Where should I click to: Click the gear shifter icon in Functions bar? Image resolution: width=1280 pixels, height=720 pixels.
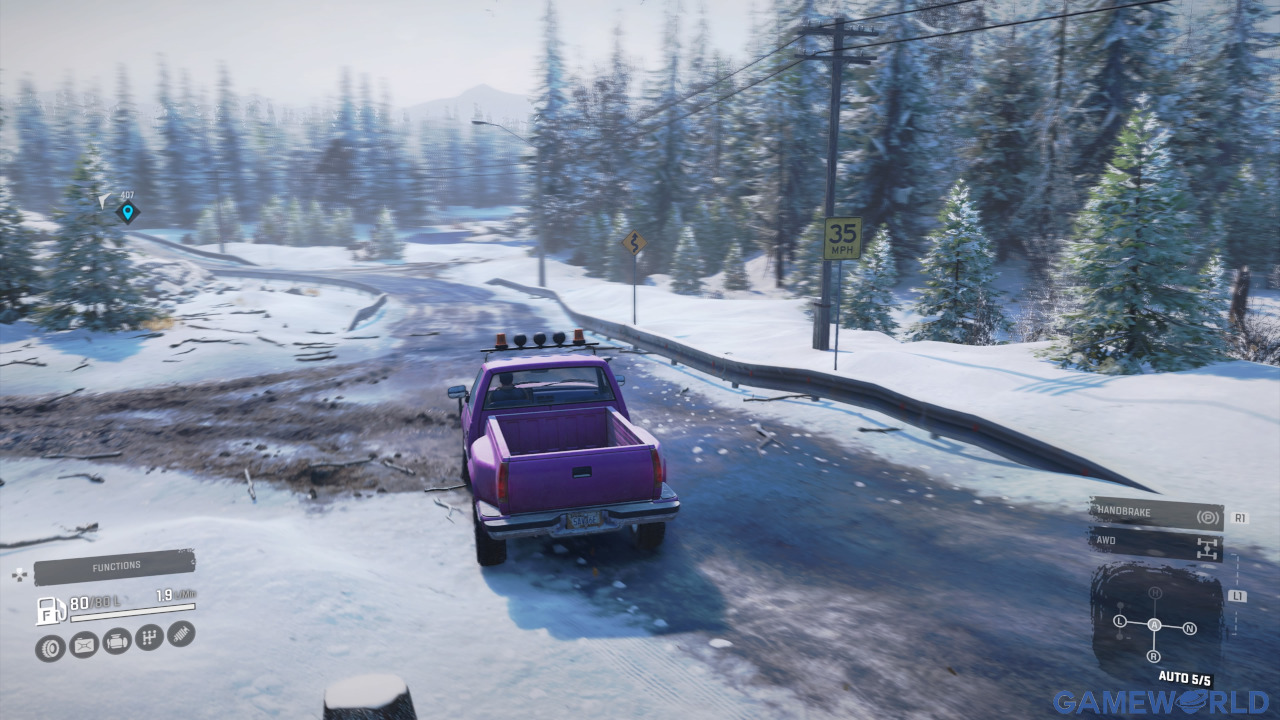149,638
